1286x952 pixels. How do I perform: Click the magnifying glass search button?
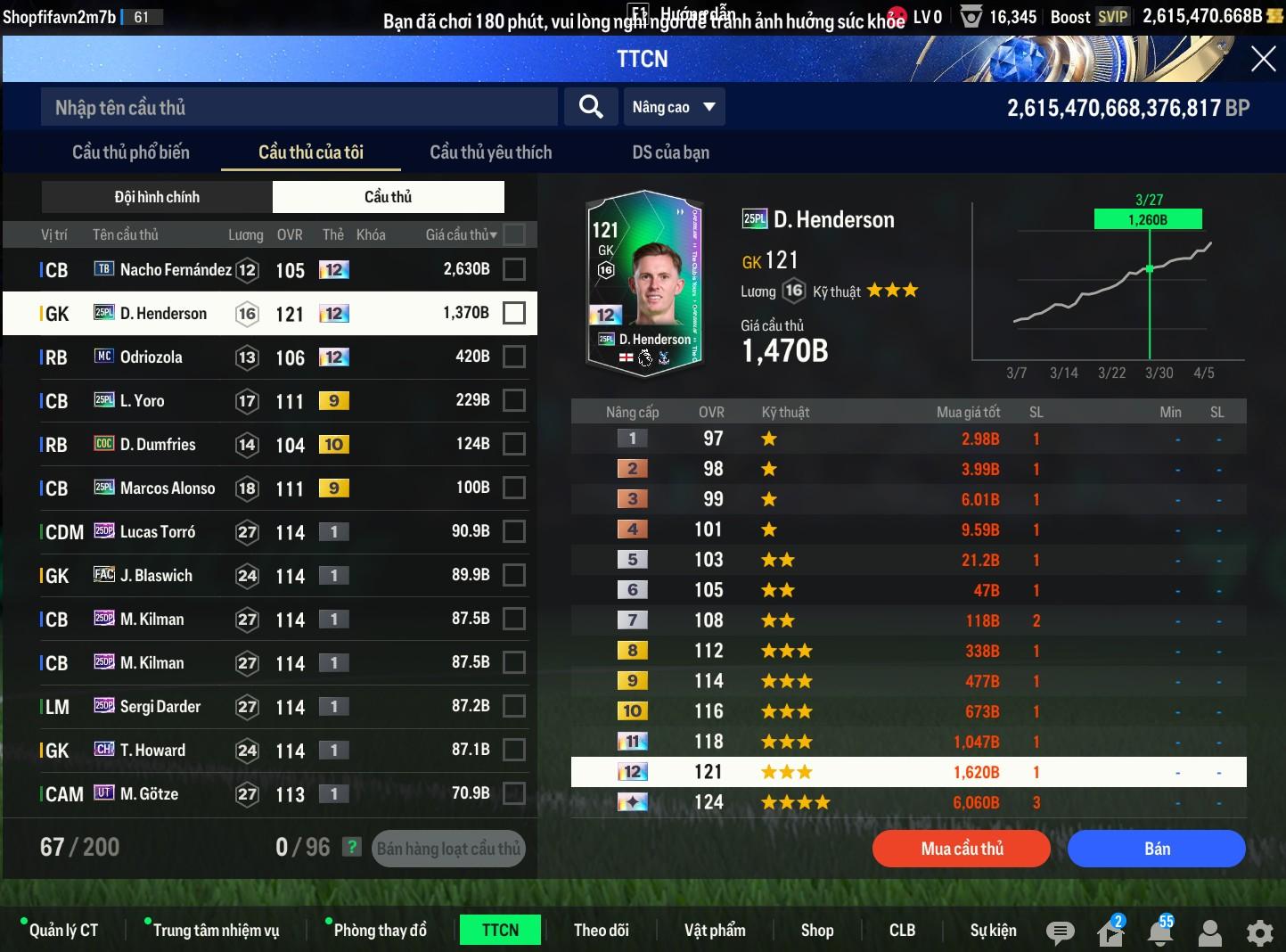[590, 107]
